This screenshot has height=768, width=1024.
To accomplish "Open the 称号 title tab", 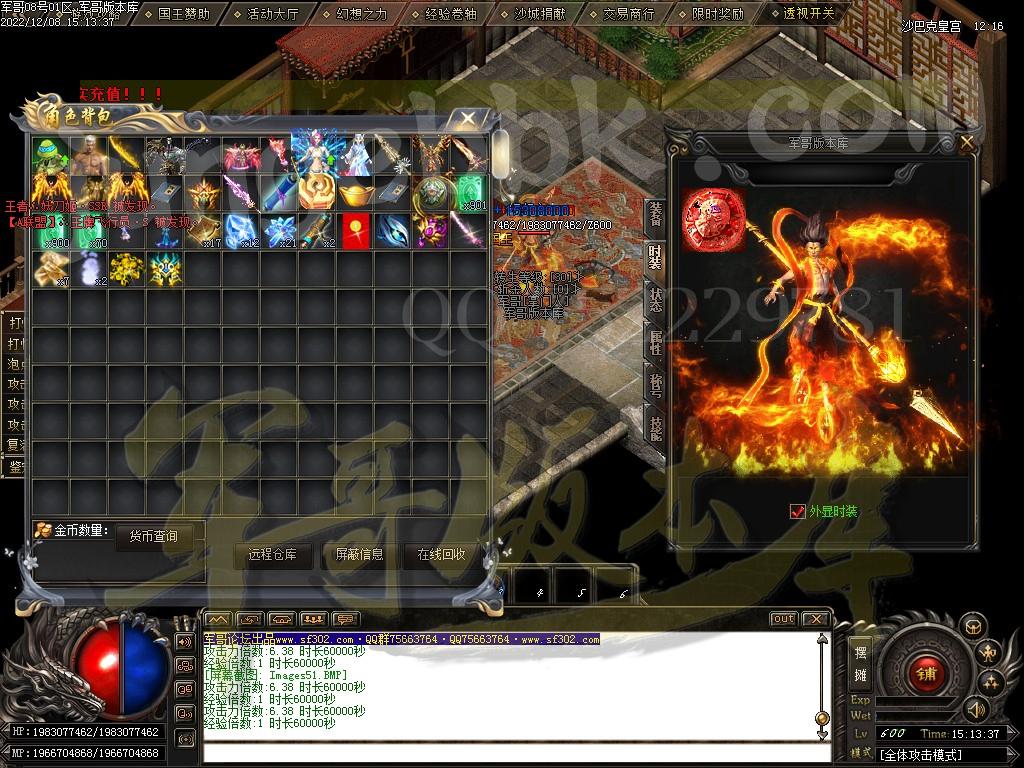I will (656, 385).
